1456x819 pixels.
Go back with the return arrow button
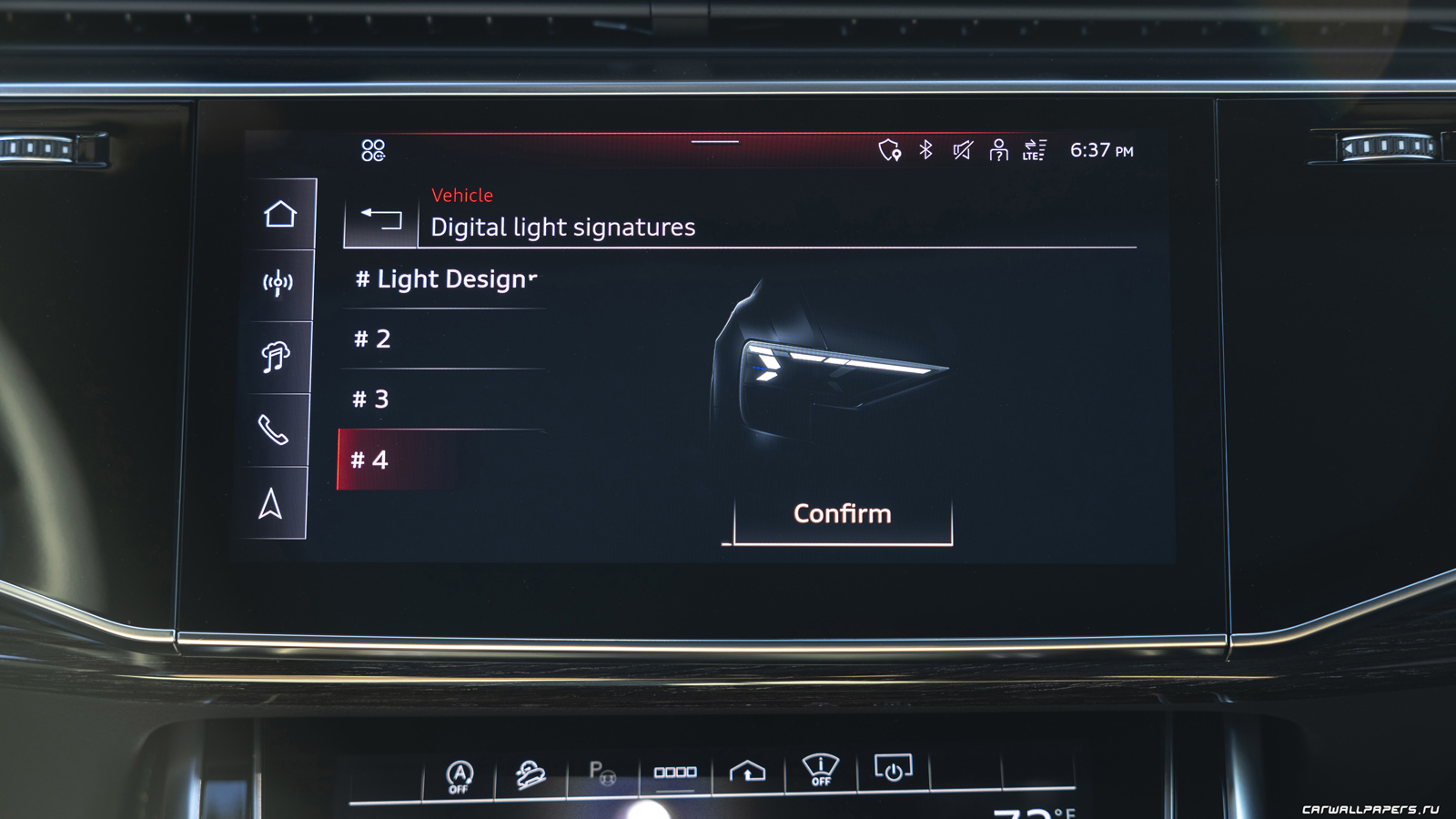click(x=381, y=218)
